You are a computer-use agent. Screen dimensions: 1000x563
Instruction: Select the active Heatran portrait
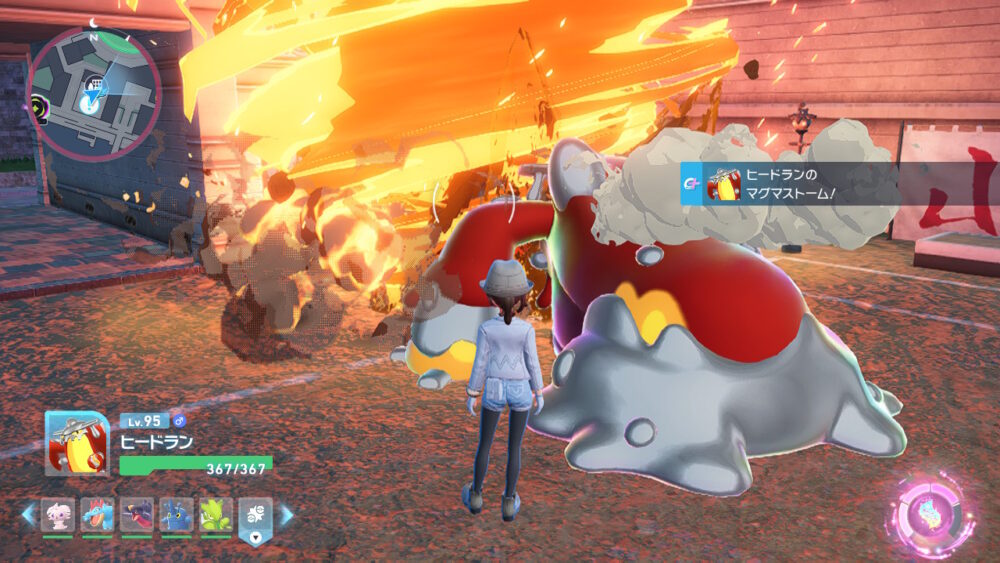click(x=76, y=443)
